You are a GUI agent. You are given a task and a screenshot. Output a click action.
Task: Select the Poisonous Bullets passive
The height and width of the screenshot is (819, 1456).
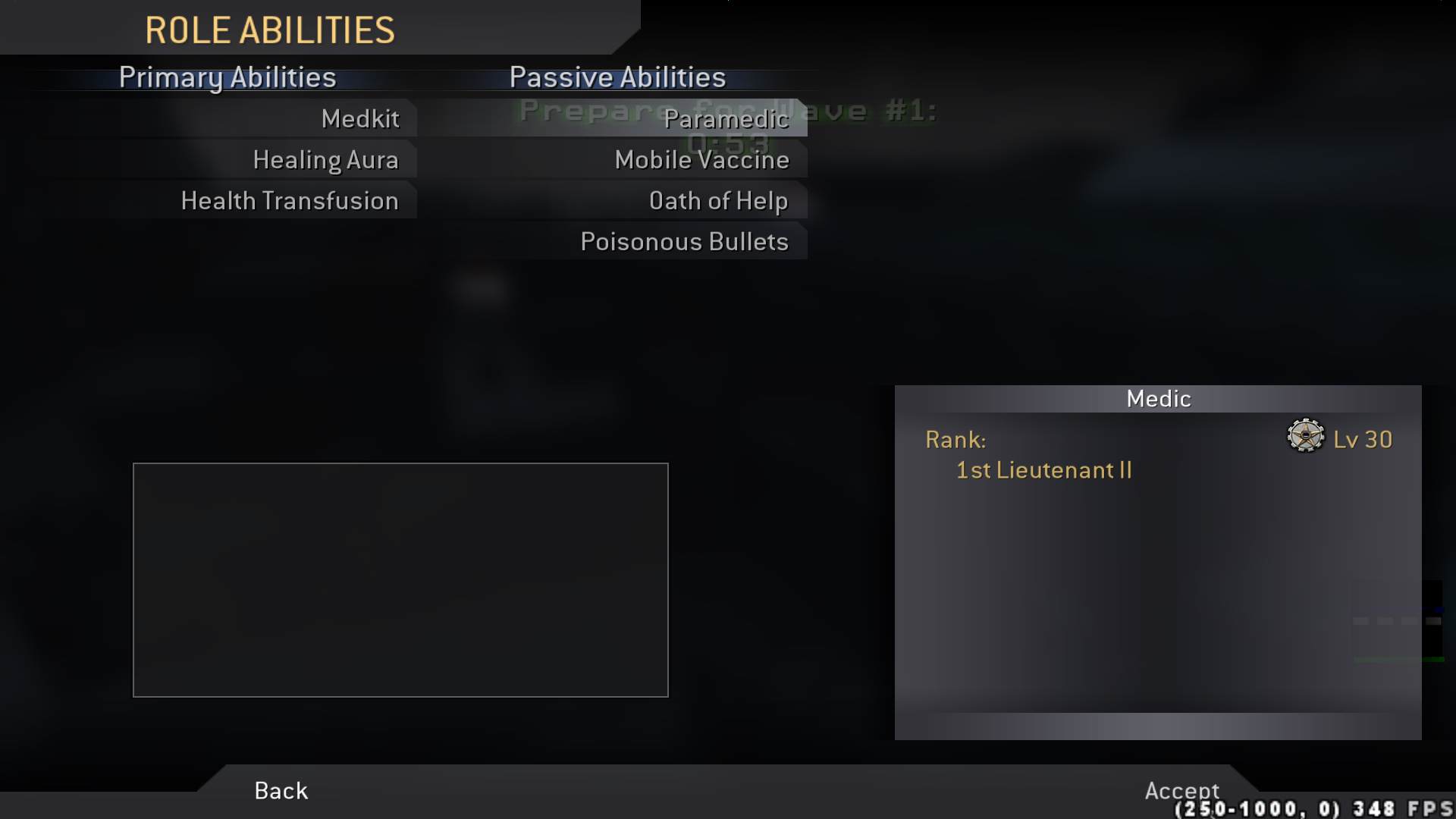(x=684, y=241)
